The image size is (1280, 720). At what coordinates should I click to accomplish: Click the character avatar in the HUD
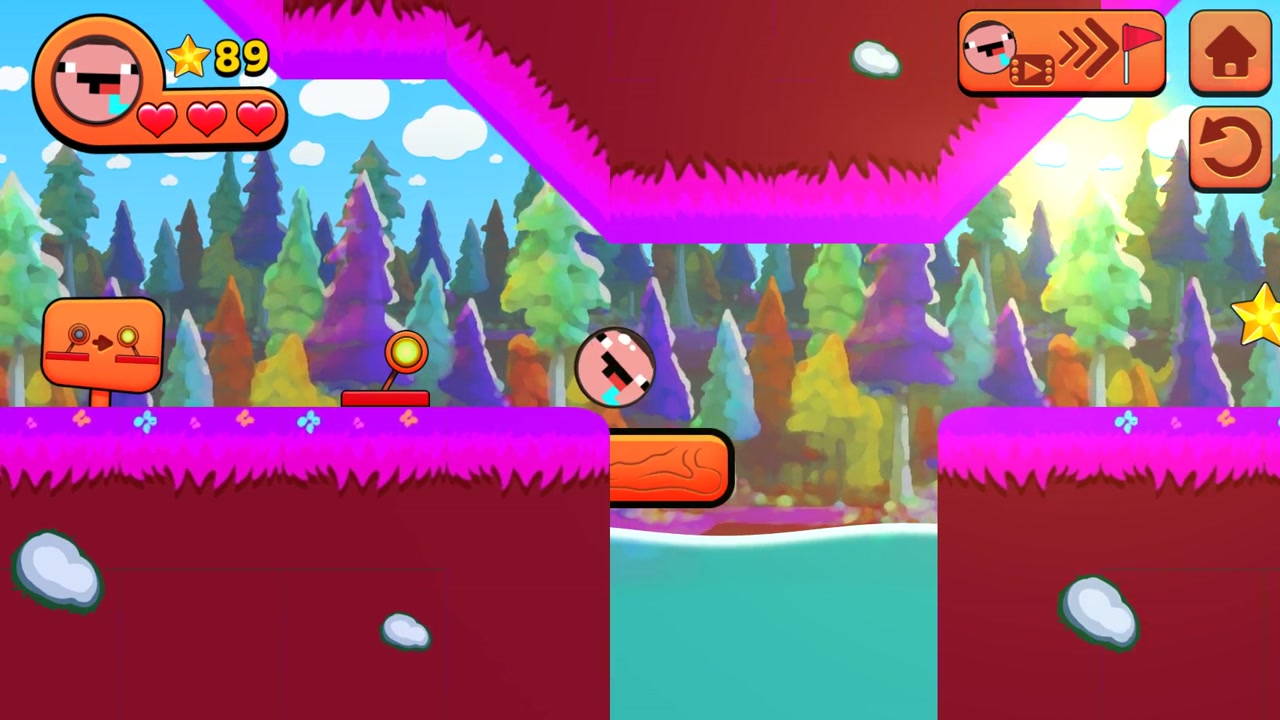tap(95, 78)
